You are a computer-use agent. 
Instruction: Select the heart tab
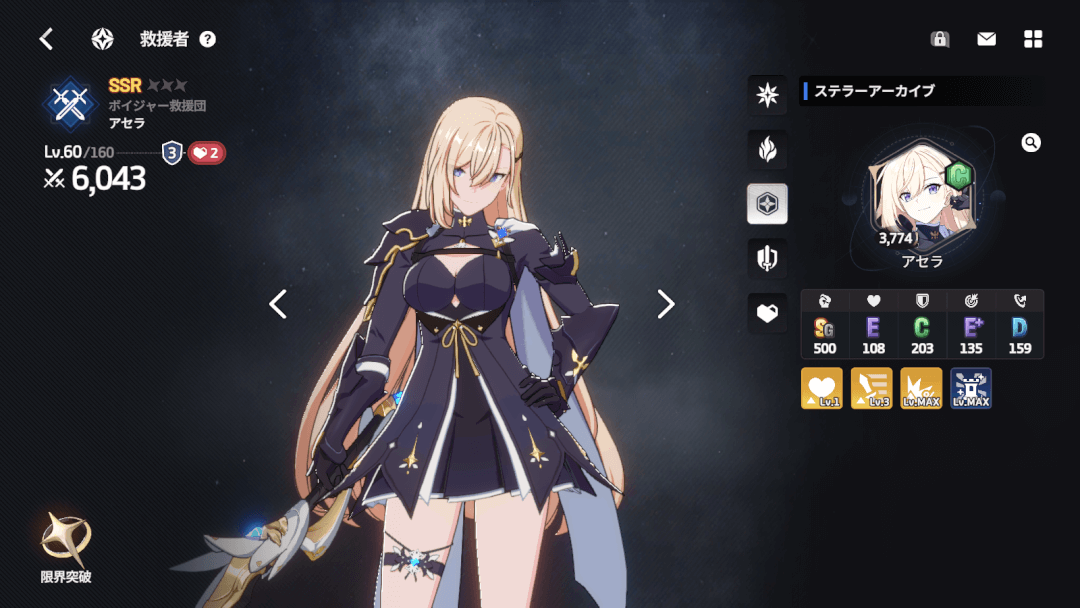767,313
